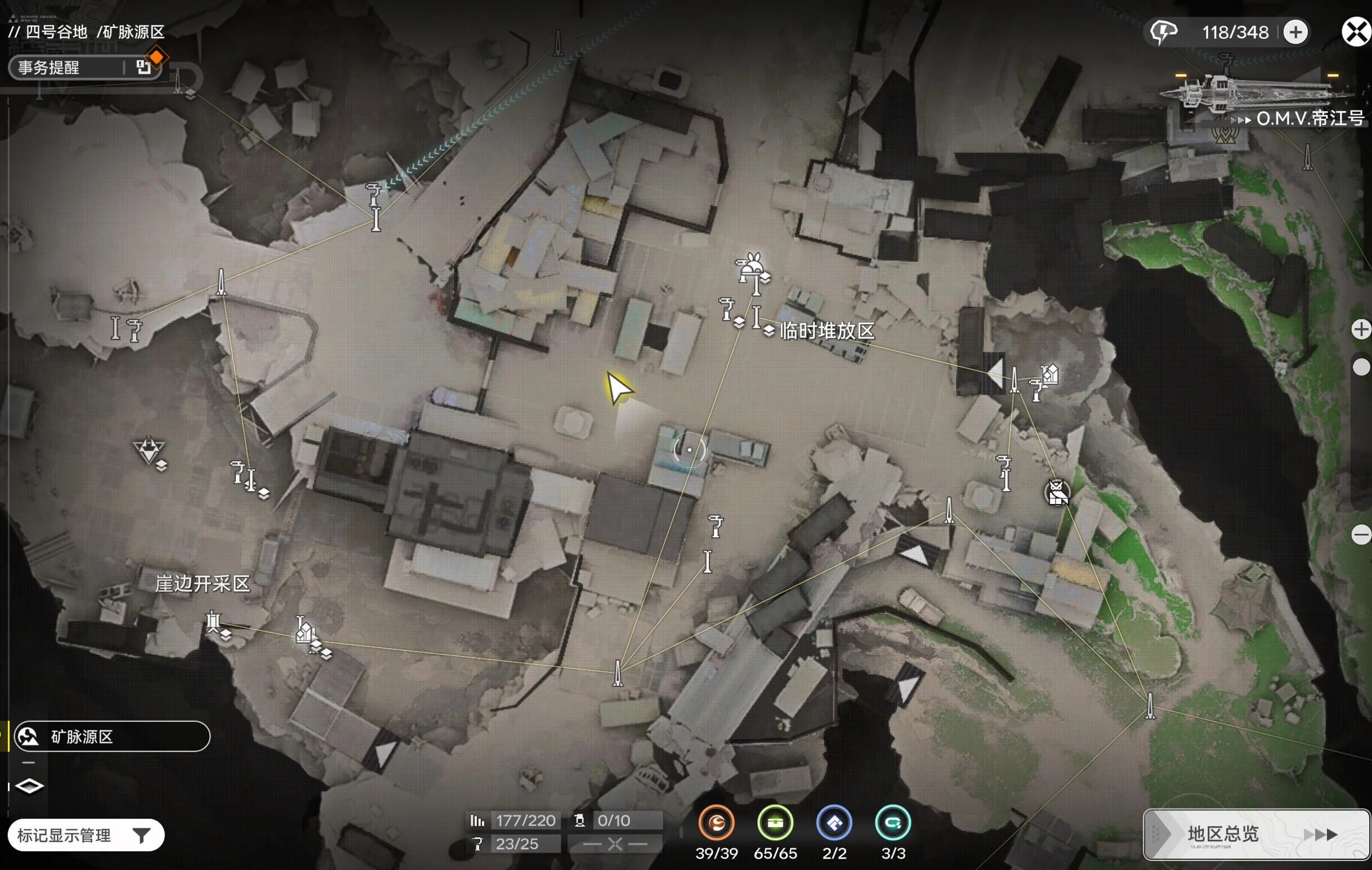Click the downward-arrow gem map marker
The width and height of the screenshot is (1372, 870).
(149, 450)
